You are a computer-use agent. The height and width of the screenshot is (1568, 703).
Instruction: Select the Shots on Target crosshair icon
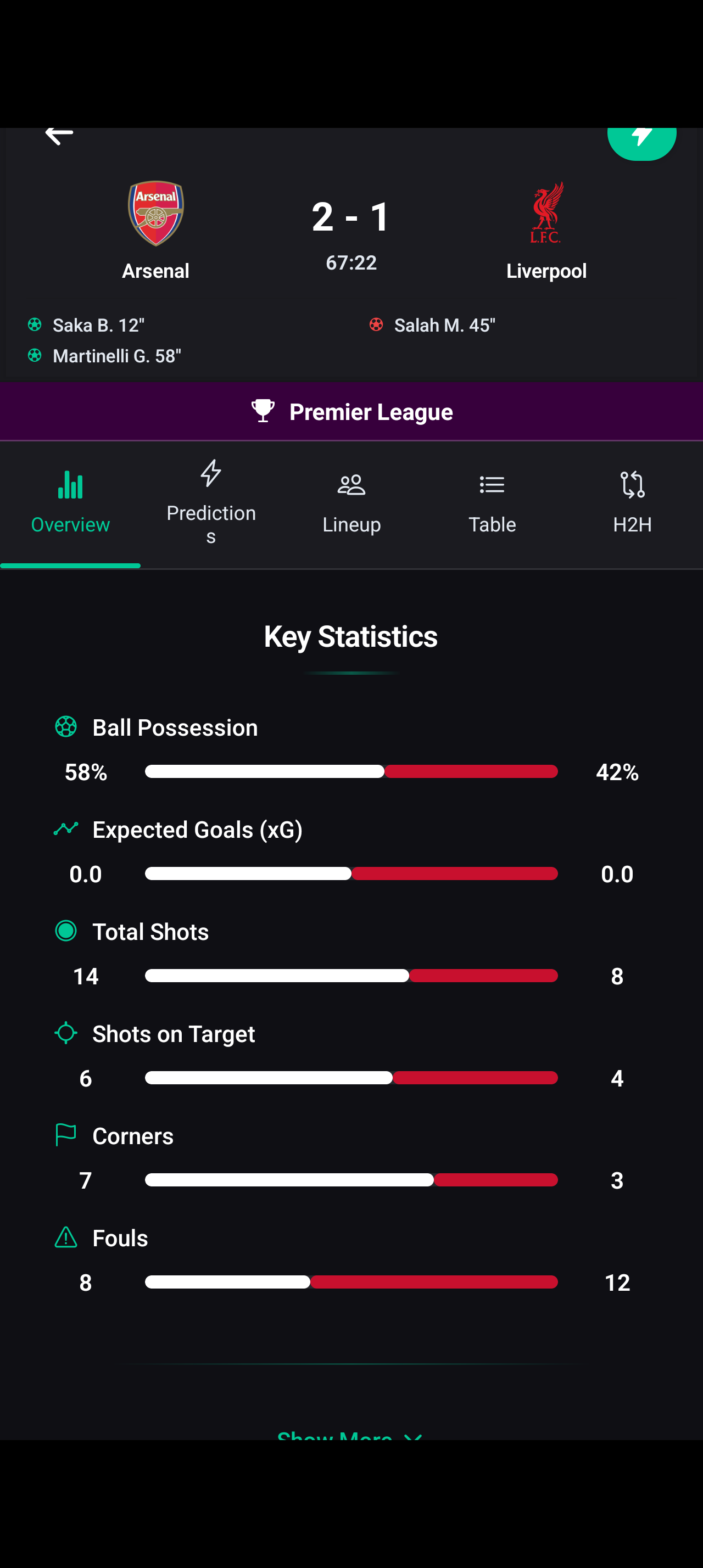click(x=66, y=1033)
